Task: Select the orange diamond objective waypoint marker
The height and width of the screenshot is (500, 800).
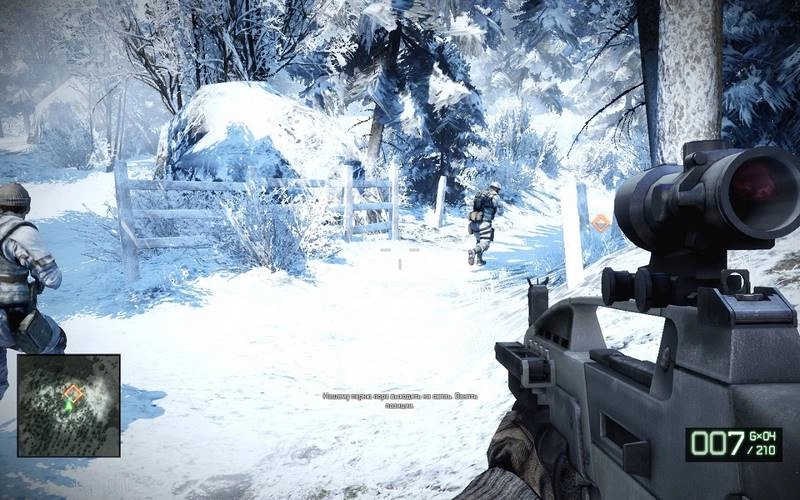Action: 600,222
